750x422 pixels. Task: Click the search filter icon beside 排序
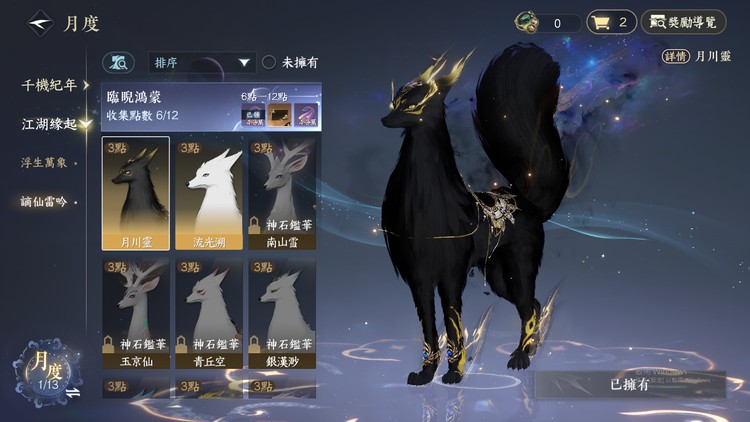pos(118,63)
